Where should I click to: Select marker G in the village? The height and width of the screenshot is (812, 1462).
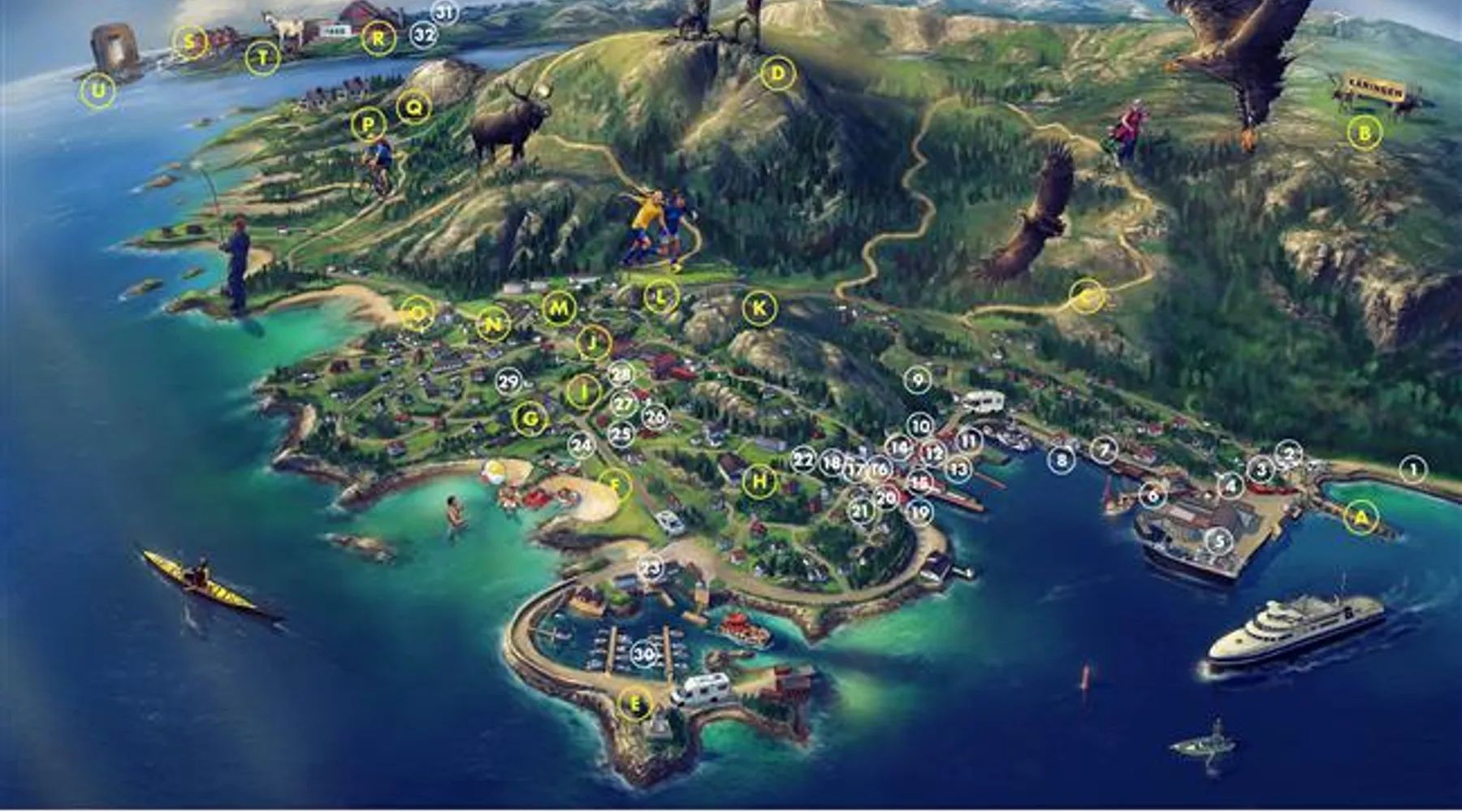[x=530, y=419]
